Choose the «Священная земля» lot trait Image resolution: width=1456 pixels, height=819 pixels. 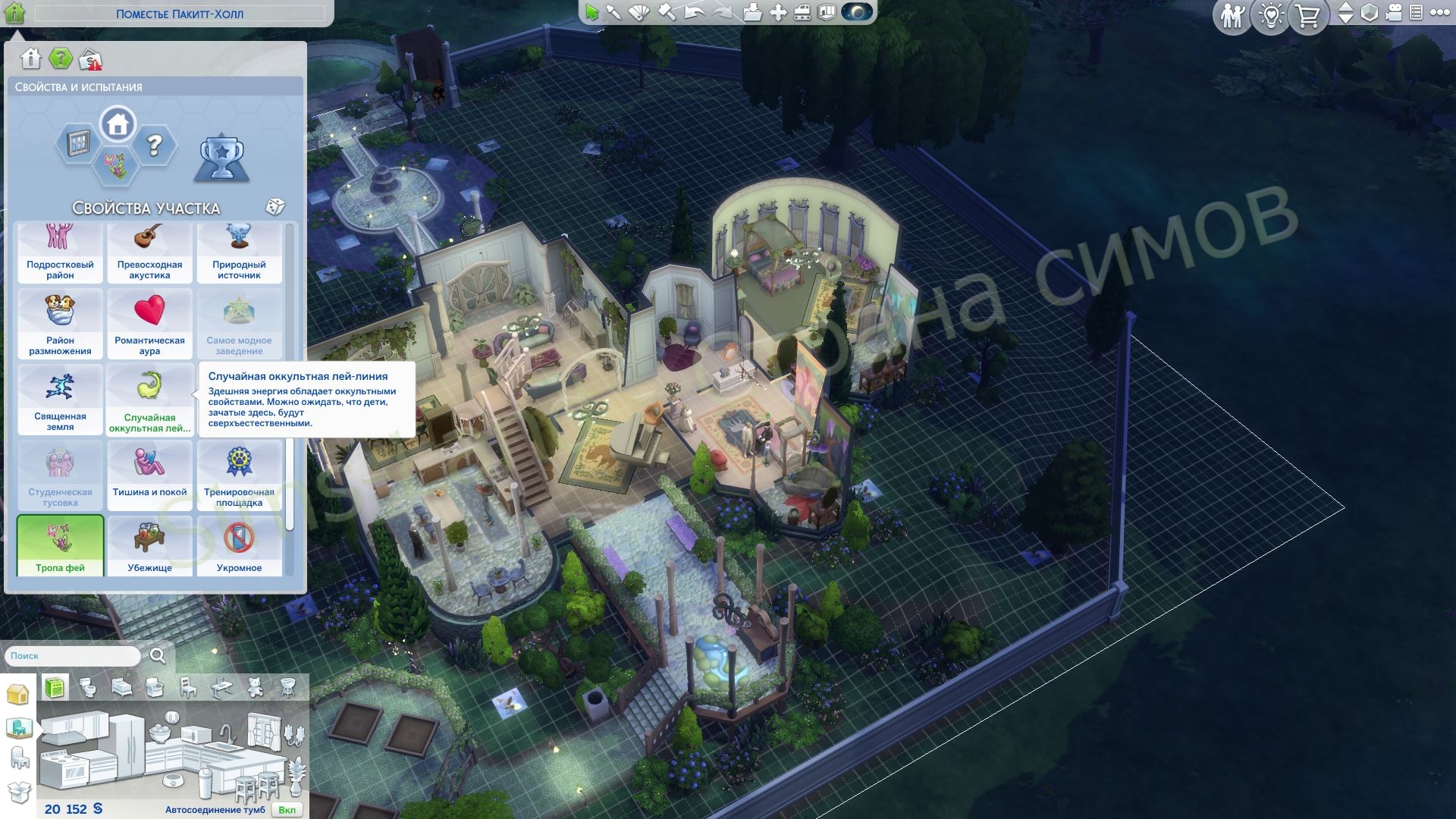coord(60,399)
